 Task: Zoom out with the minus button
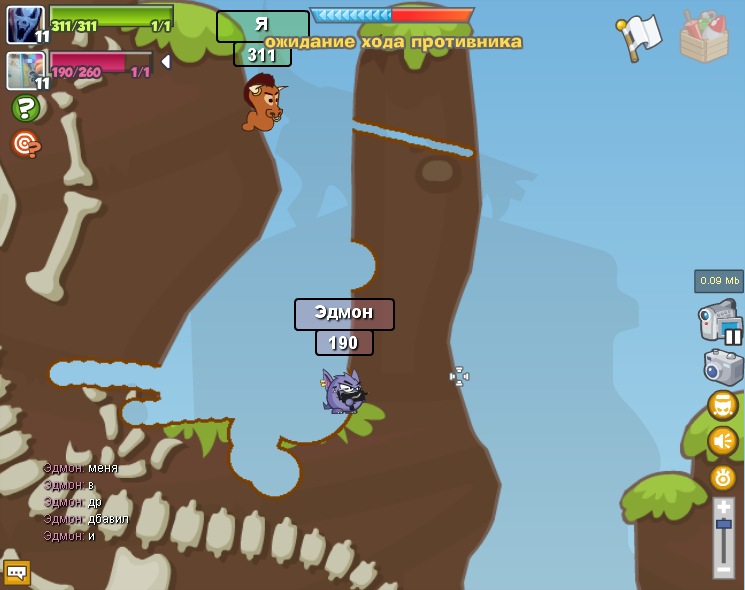(723, 569)
